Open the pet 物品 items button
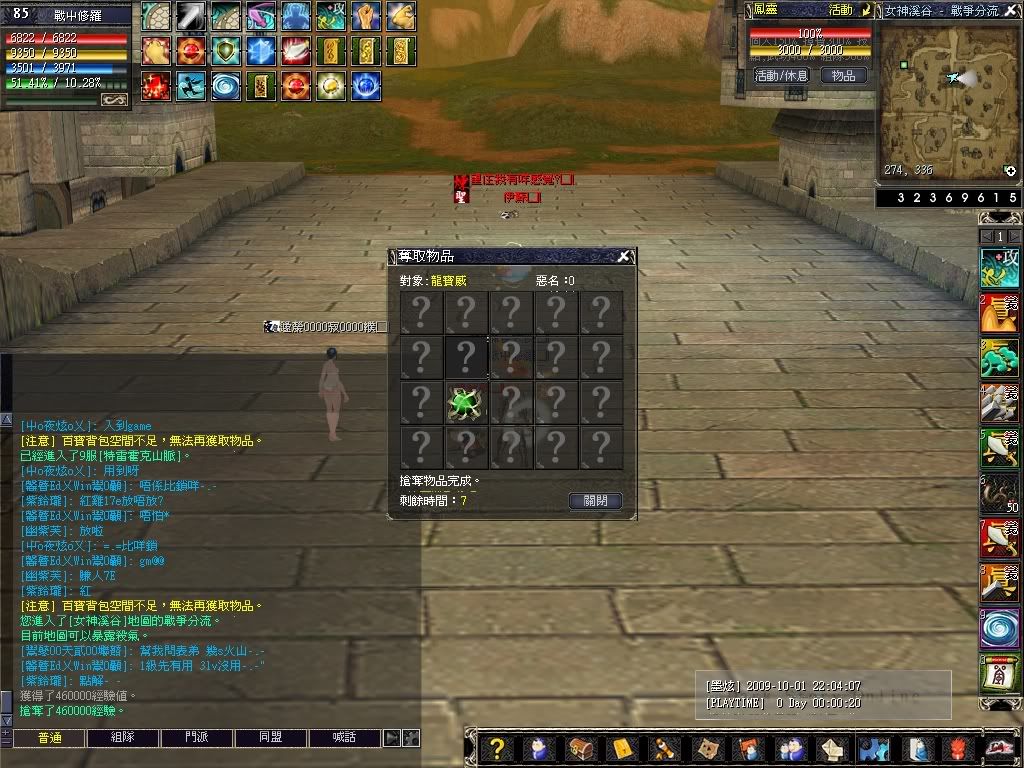1024x768 pixels. pos(843,76)
